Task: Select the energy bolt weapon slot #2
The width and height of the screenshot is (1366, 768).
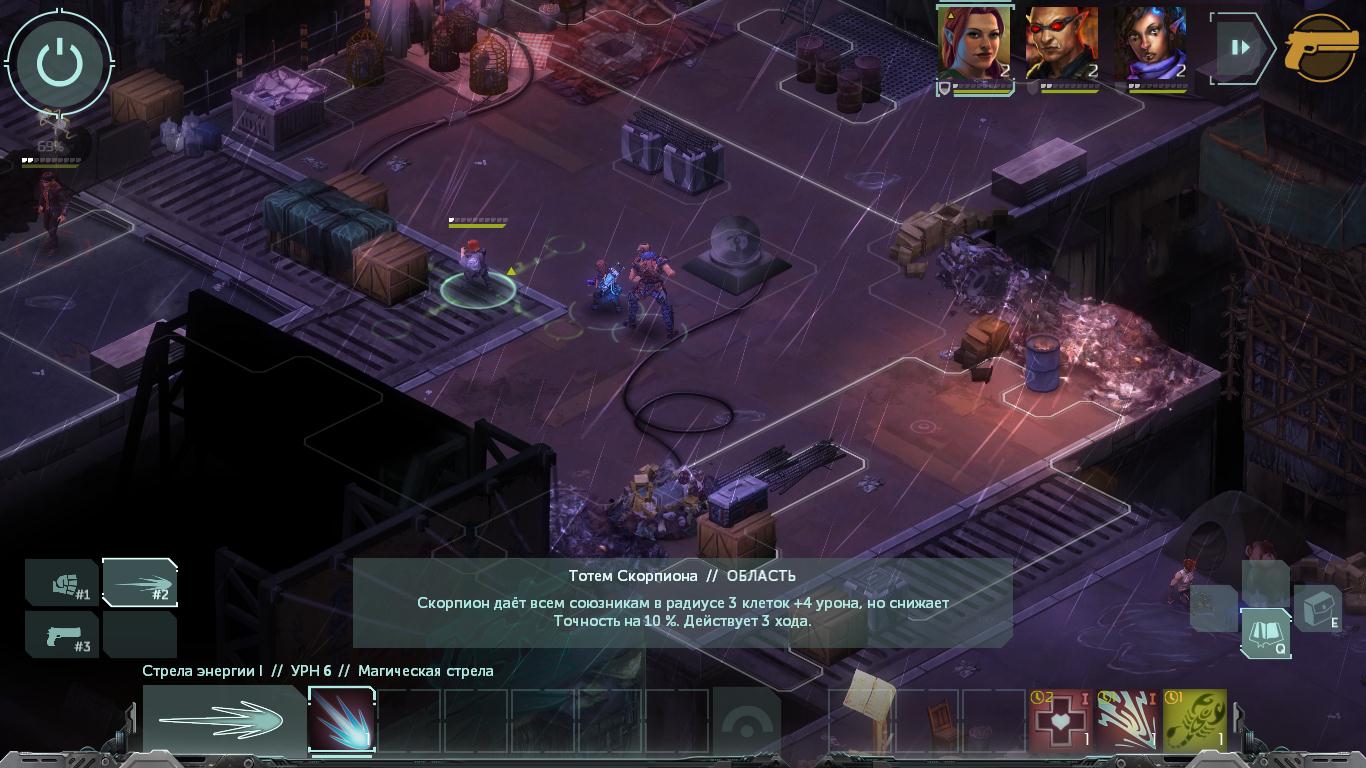Action: (140, 582)
